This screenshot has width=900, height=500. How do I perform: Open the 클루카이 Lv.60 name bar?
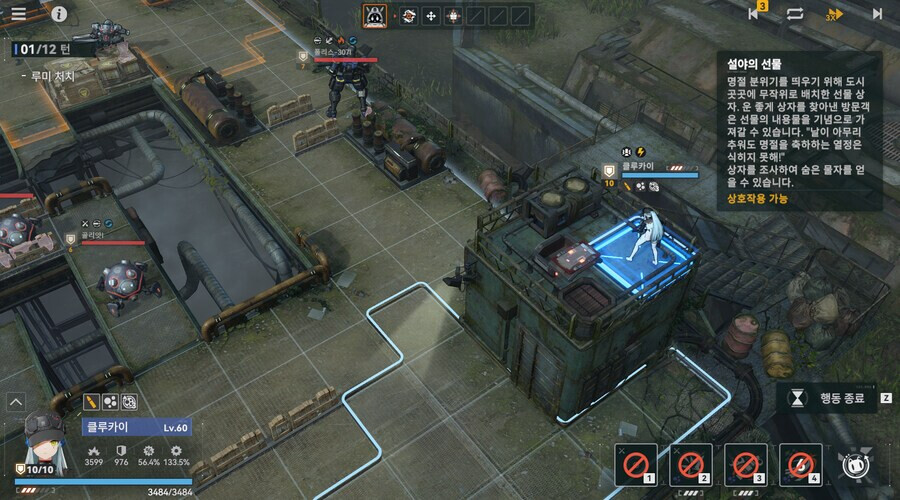pyautogui.click(x=136, y=427)
